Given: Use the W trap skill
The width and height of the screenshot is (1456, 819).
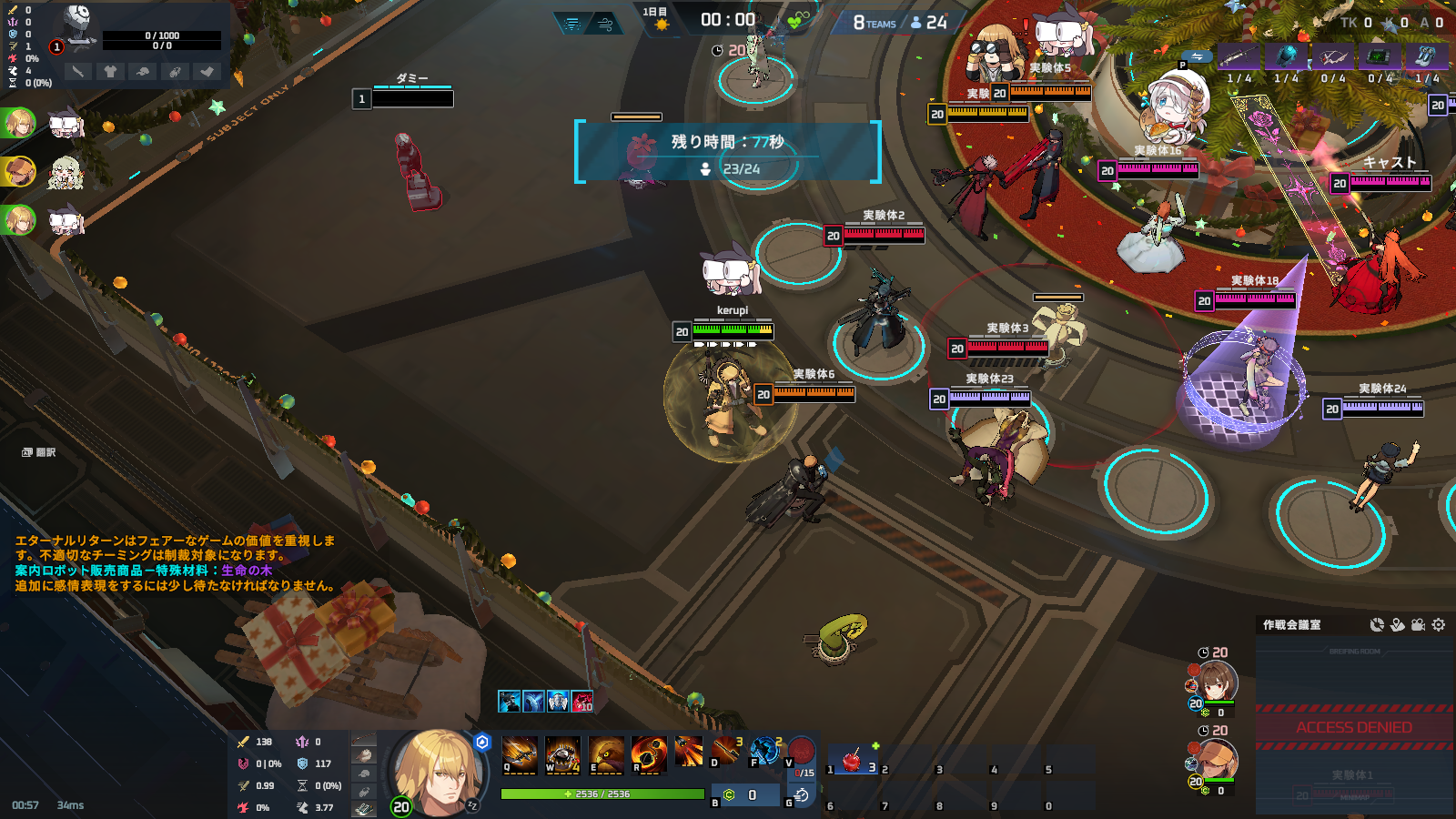Looking at the screenshot, I should [562, 753].
